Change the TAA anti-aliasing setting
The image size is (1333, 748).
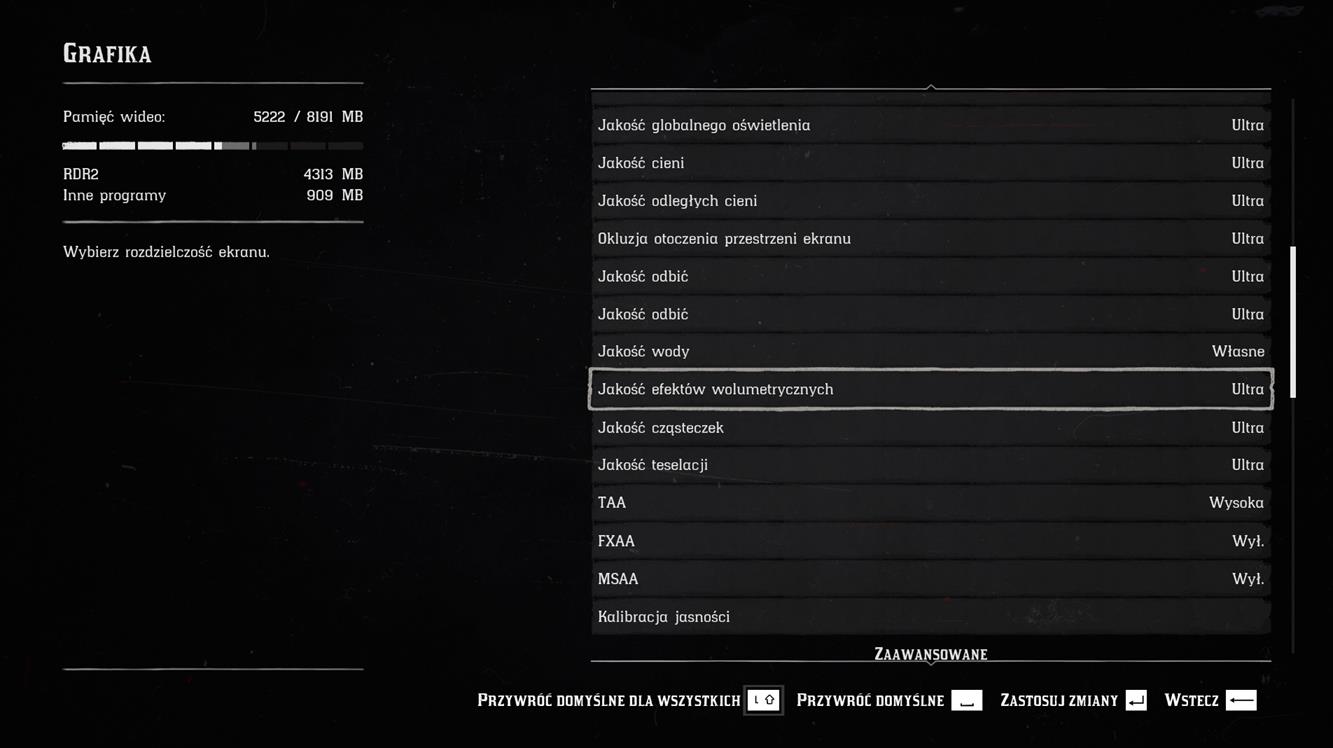(930, 503)
